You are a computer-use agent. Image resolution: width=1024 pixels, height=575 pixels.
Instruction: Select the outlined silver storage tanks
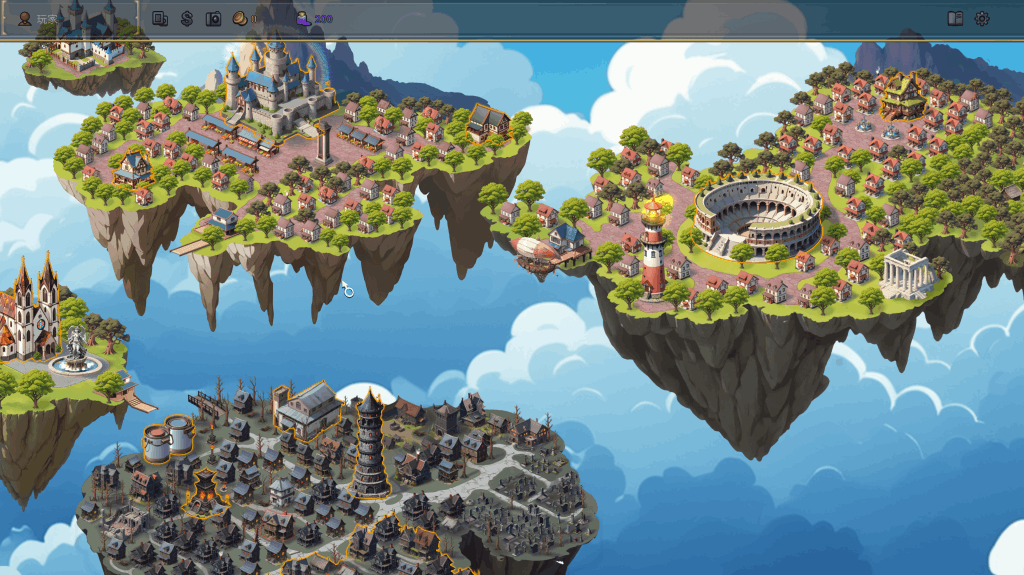[168, 438]
